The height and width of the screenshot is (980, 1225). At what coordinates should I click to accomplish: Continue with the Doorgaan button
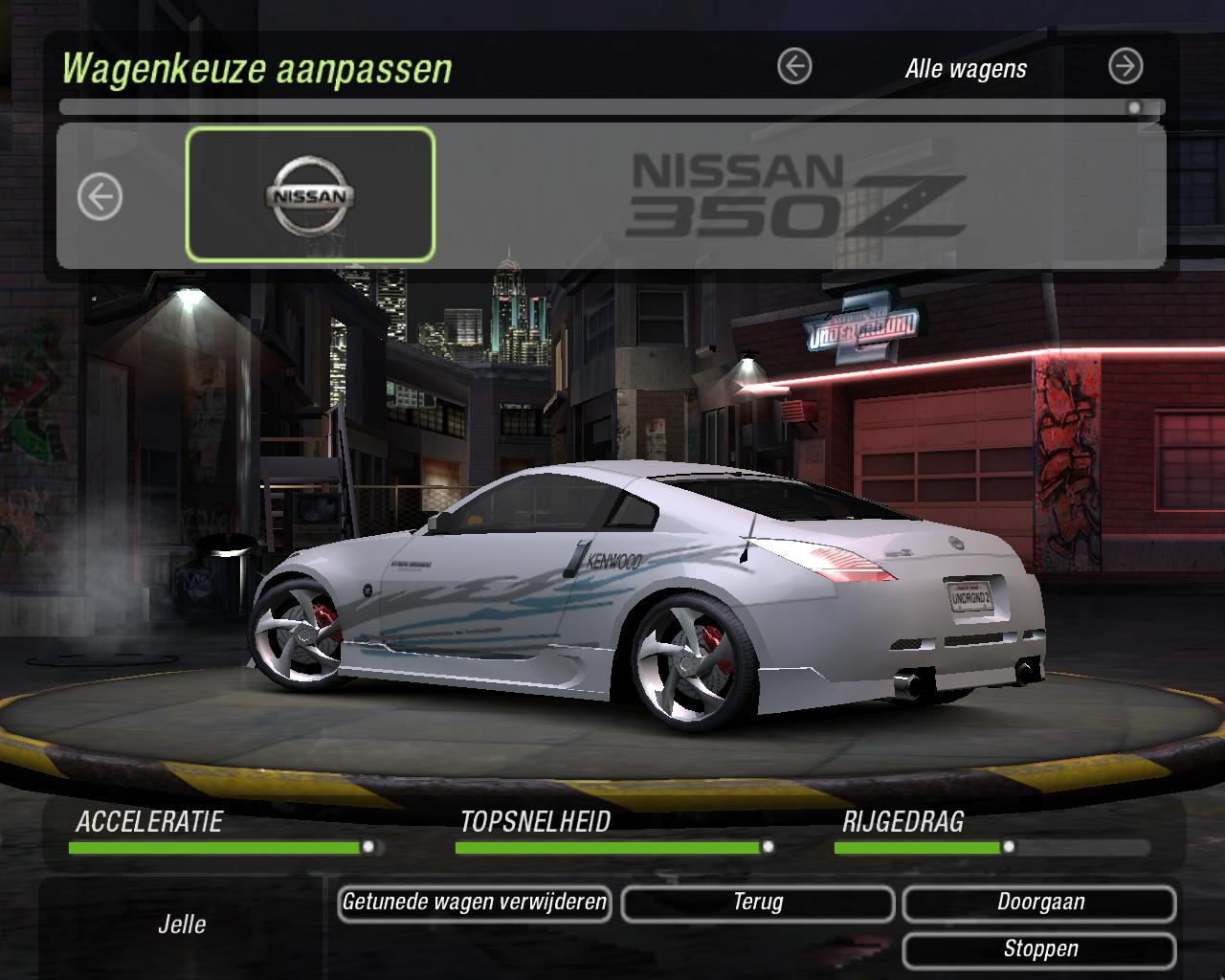(1039, 902)
